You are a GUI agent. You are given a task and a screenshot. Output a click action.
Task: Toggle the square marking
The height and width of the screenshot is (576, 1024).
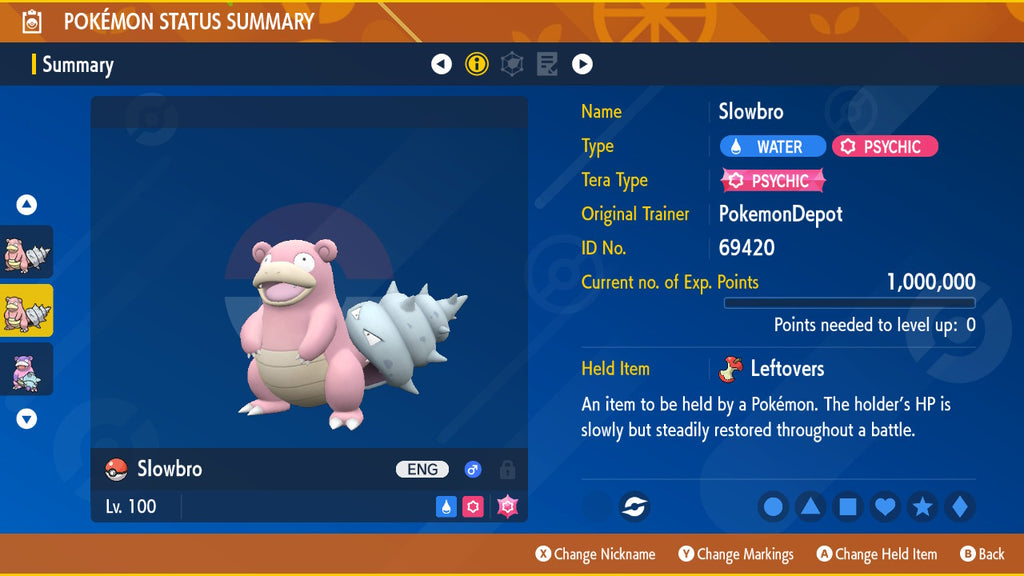tap(847, 507)
